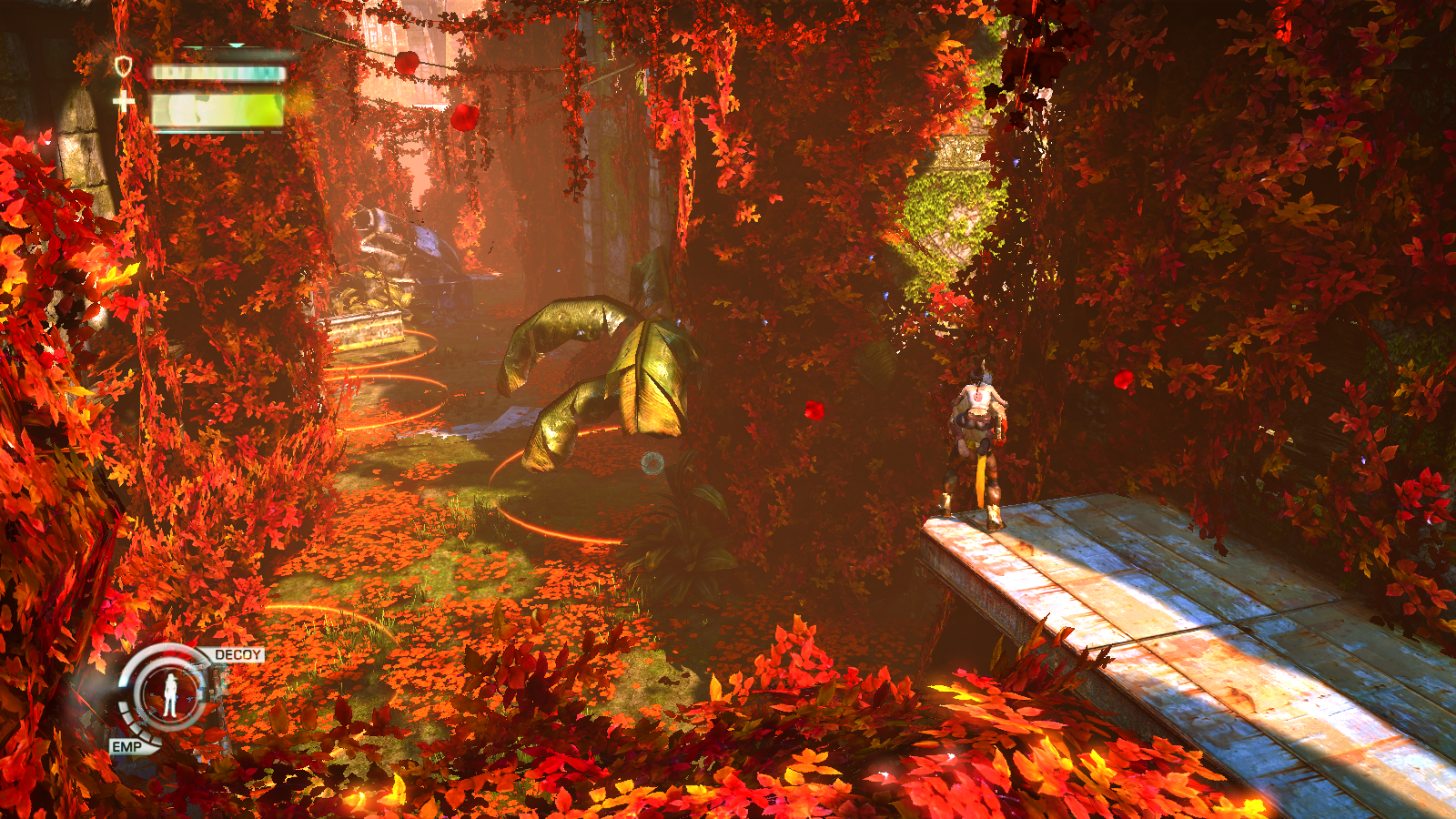Toggle the DECOY power in the ability selector
This screenshot has width=1456, height=819.
238,654
